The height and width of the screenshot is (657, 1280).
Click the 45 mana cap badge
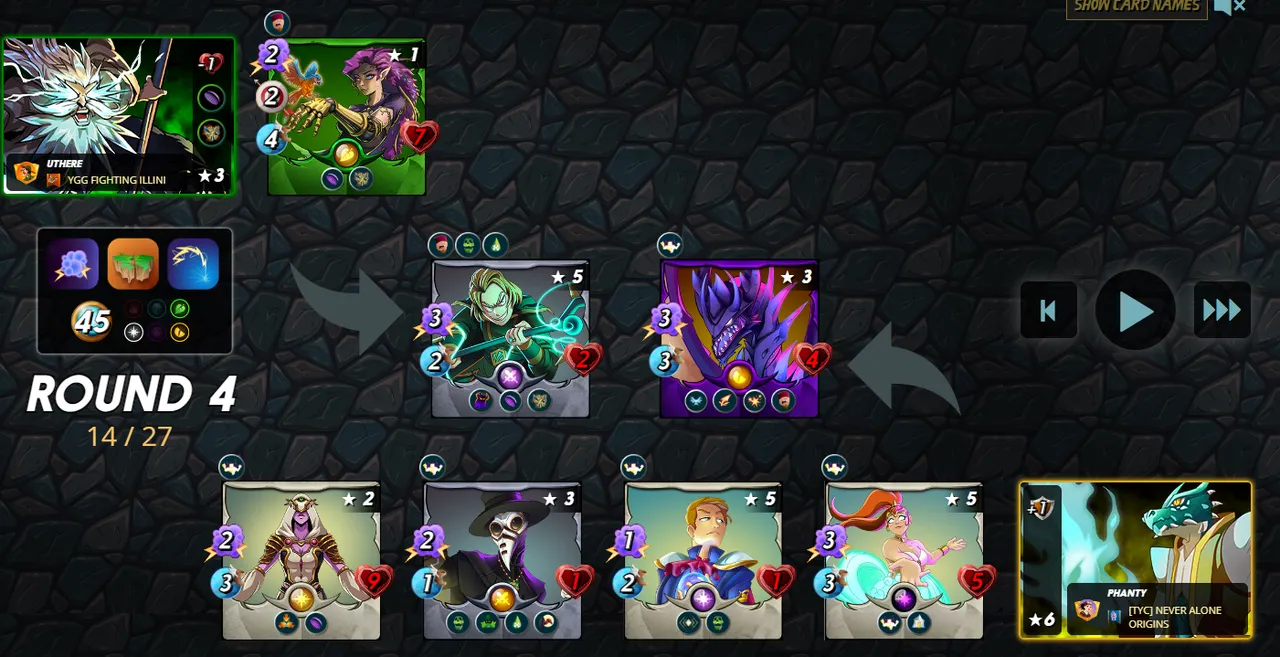click(91, 322)
